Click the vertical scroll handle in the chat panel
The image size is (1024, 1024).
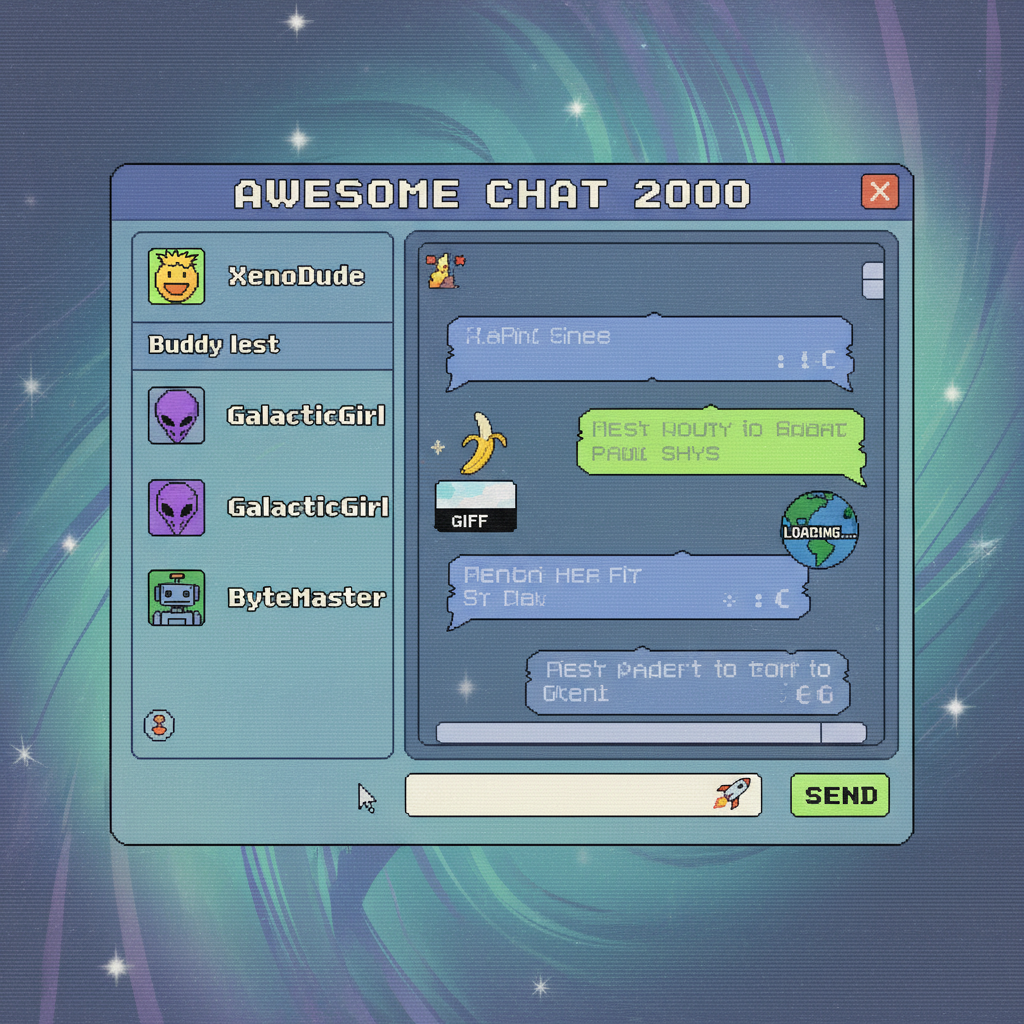[x=873, y=281]
